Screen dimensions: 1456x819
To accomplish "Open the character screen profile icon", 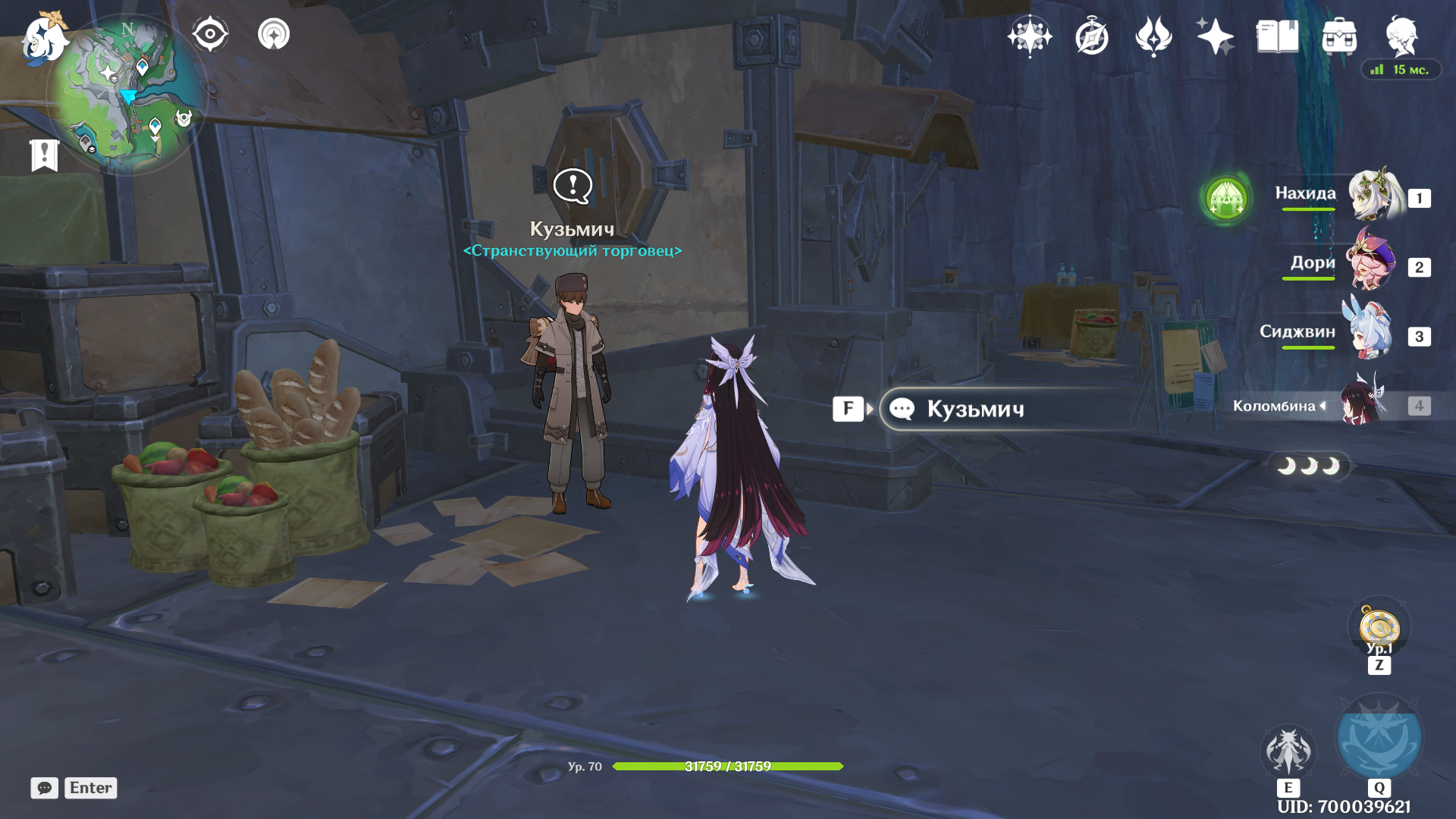I will click(1401, 36).
